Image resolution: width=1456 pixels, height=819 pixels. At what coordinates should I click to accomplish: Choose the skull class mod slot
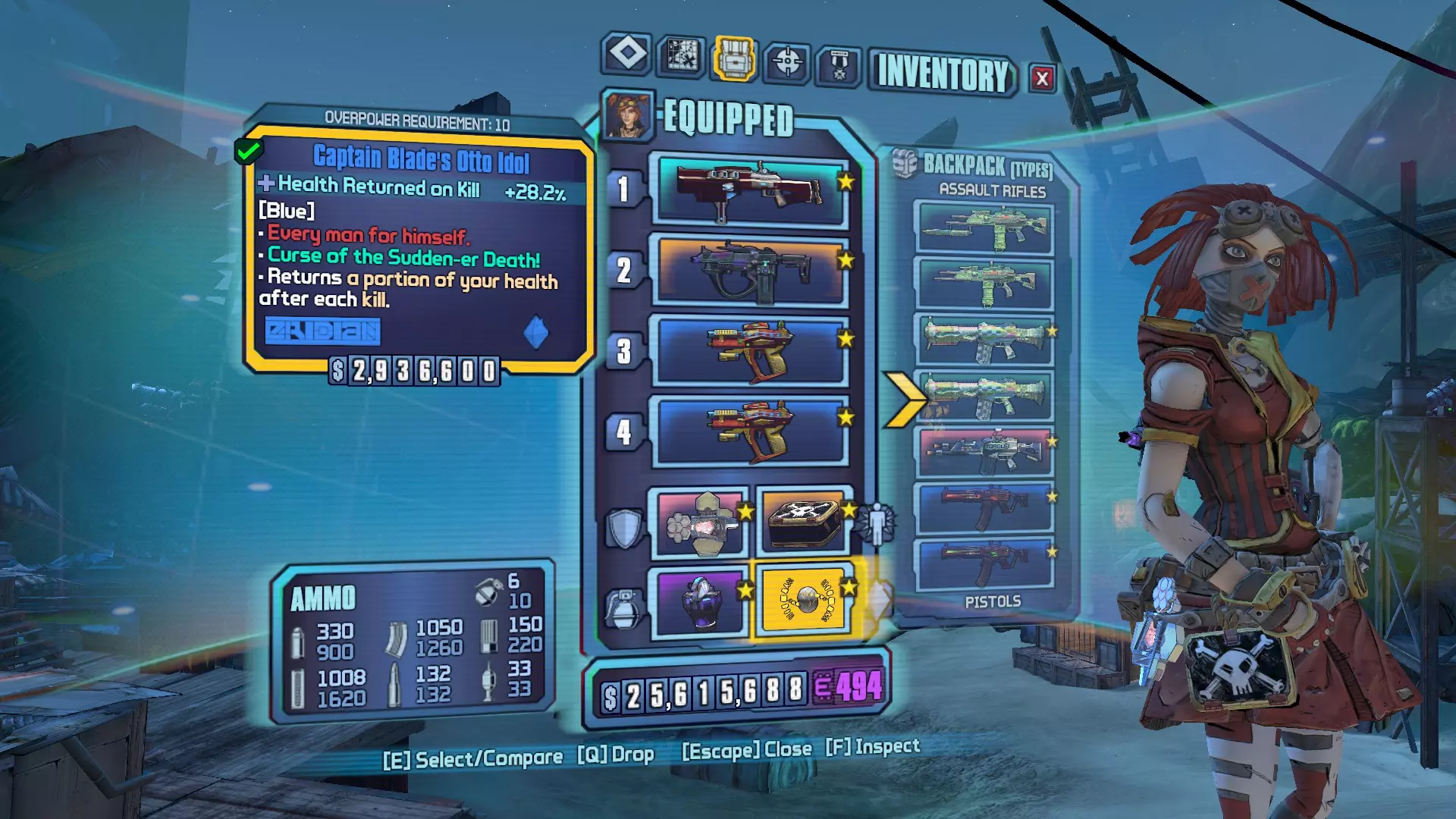click(x=803, y=521)
